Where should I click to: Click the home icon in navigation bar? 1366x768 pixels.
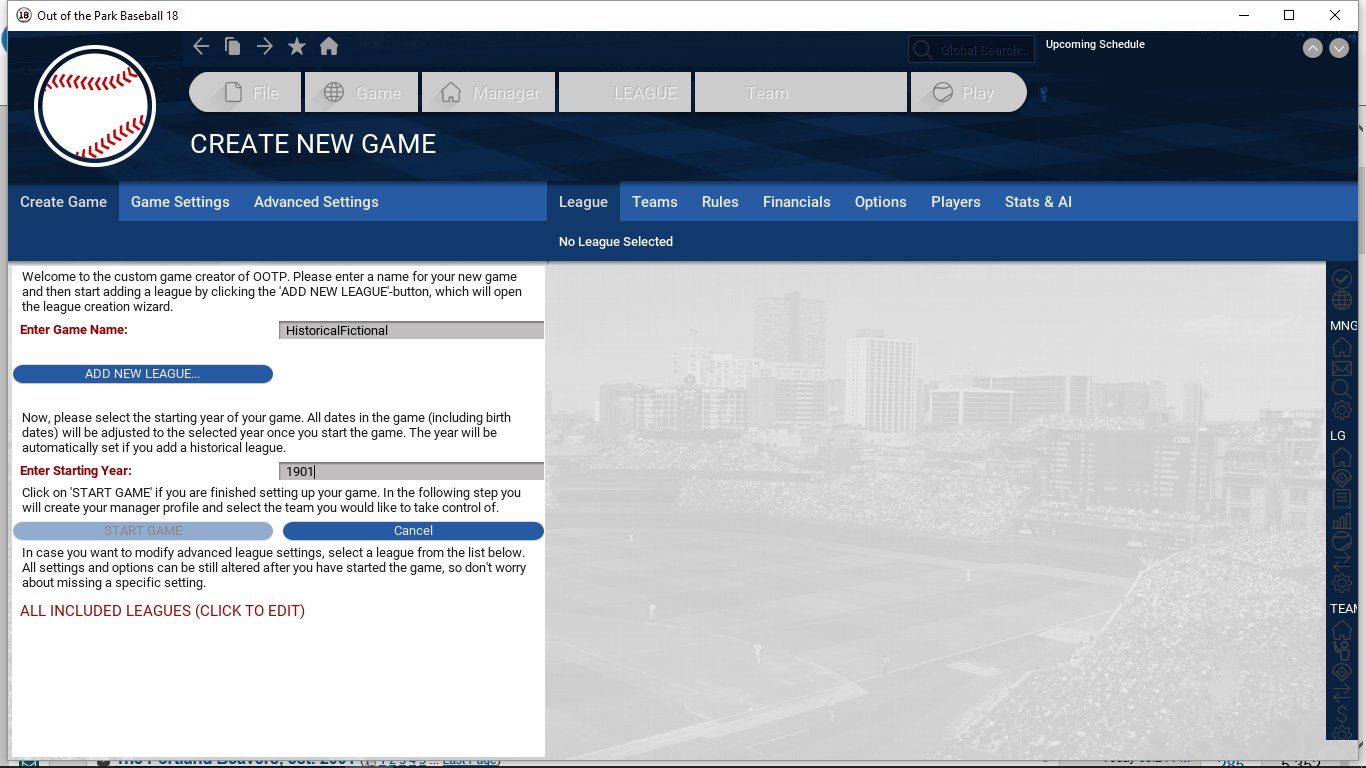tap(329, 47)
